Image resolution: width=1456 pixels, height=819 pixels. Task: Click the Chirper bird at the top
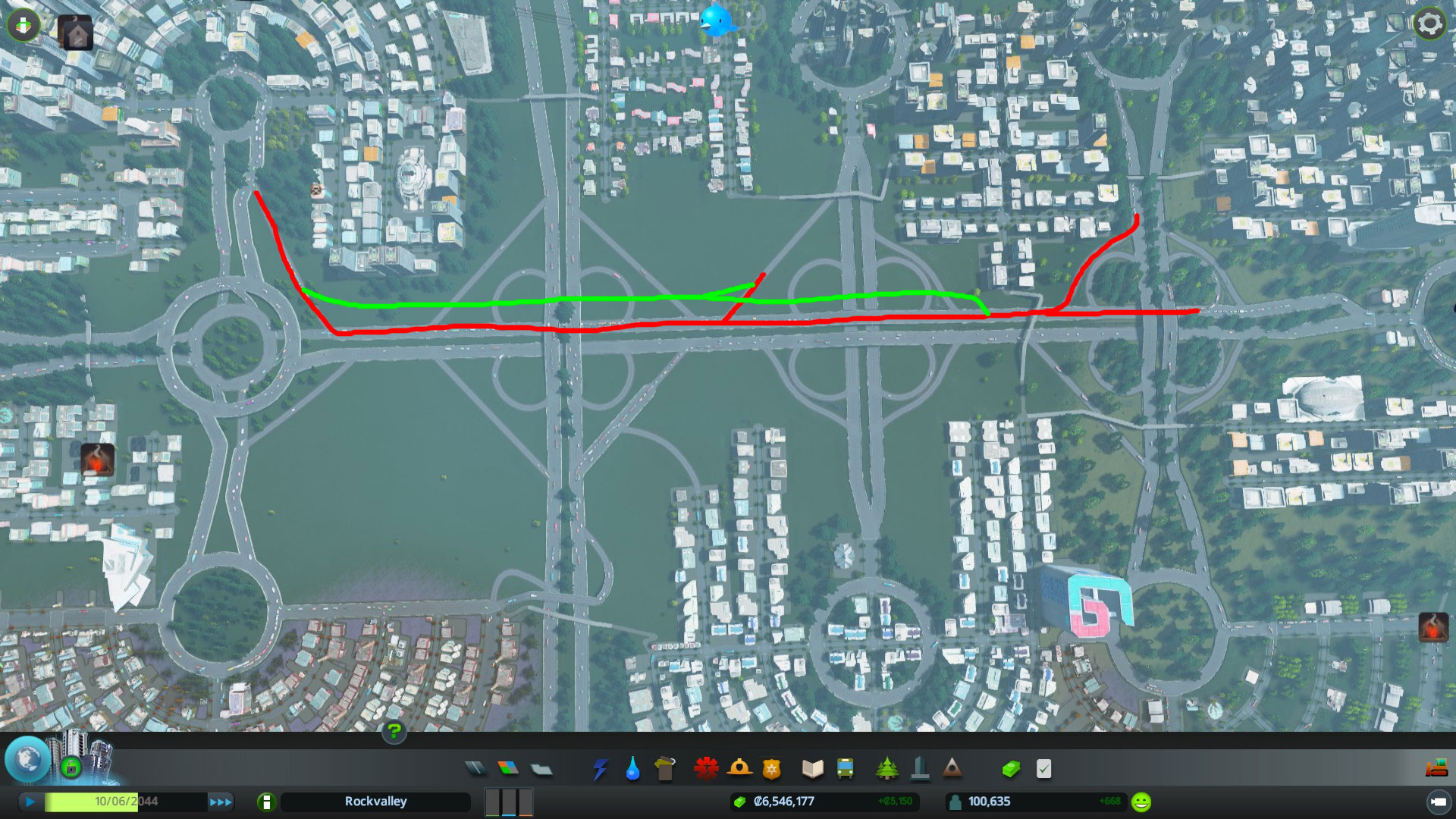point(716,20)
